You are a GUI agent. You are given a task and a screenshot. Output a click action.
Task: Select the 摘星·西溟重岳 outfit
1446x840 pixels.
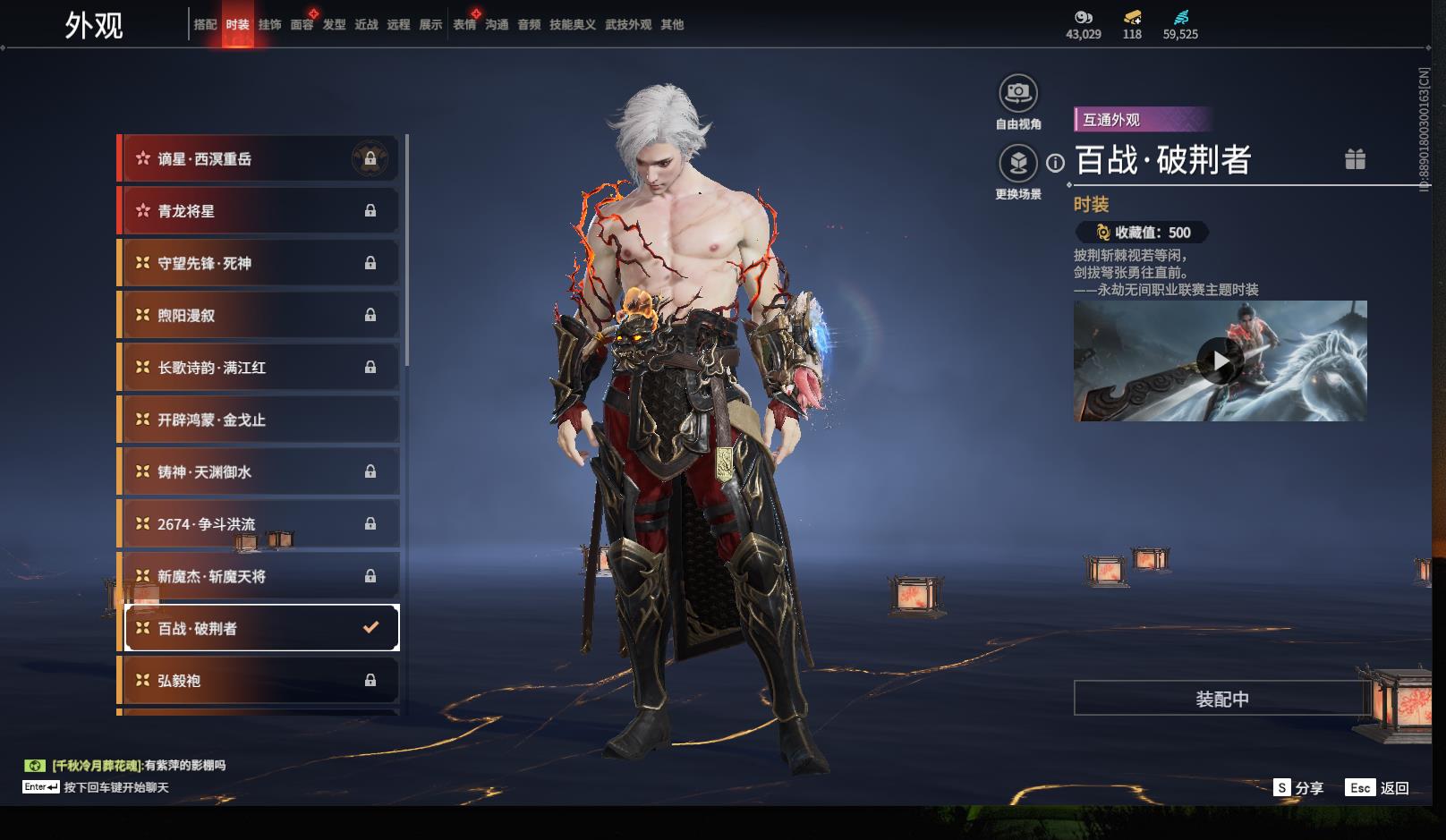pos(259,159)
